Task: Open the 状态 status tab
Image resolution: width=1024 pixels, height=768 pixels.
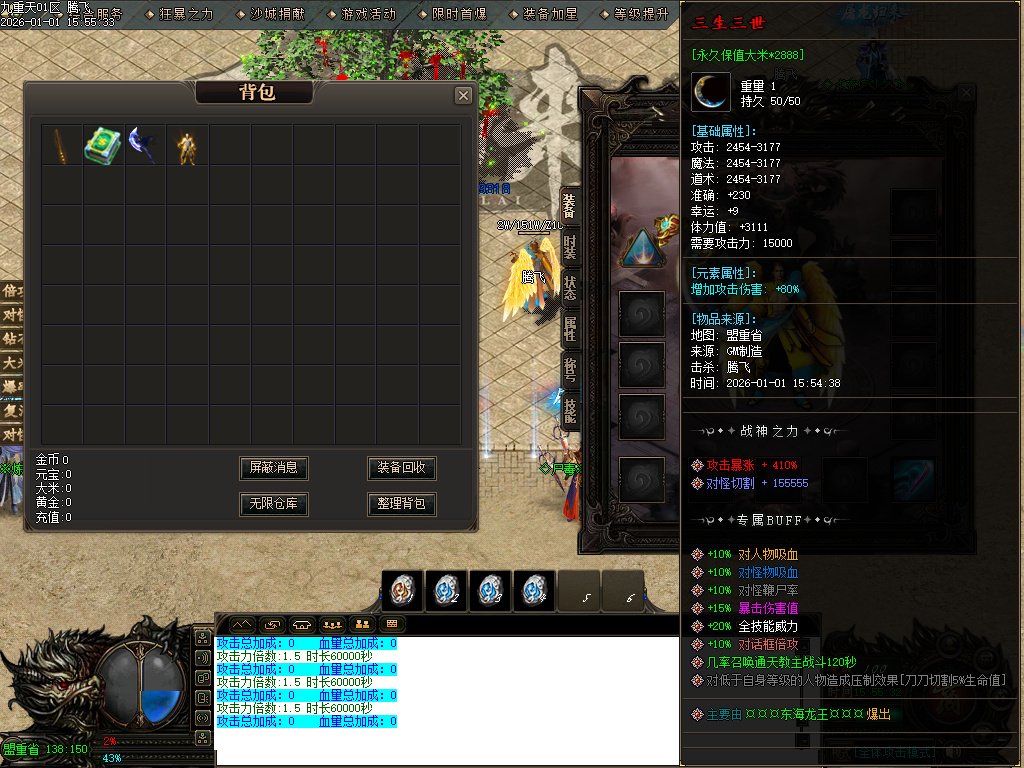Action: pos(570,288)
